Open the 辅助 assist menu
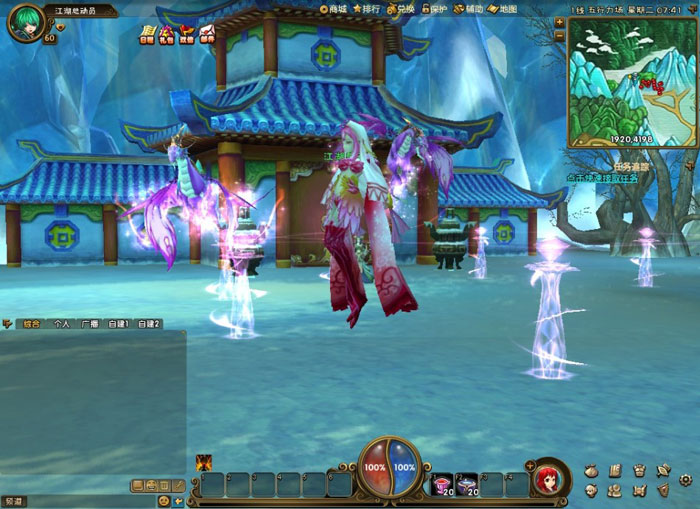This screenshot has width=700, height=509. (x=468, y=8)
